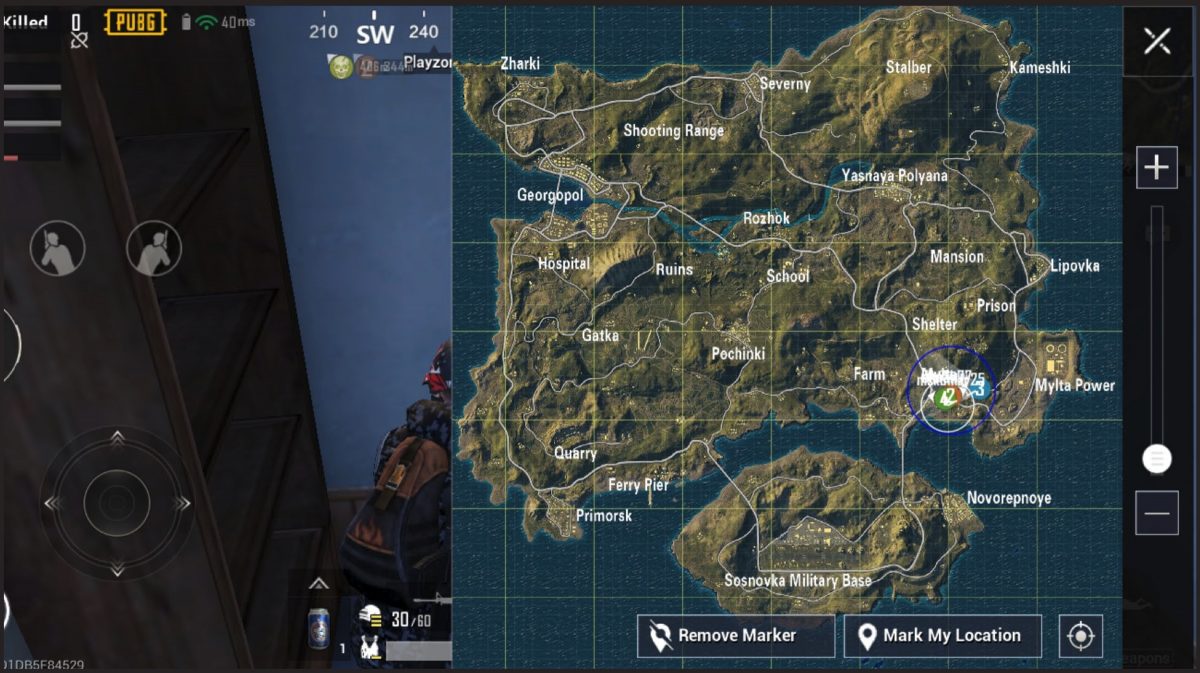
Task: Pick the Mylta Power location on map
Action: pos(1074,385)
